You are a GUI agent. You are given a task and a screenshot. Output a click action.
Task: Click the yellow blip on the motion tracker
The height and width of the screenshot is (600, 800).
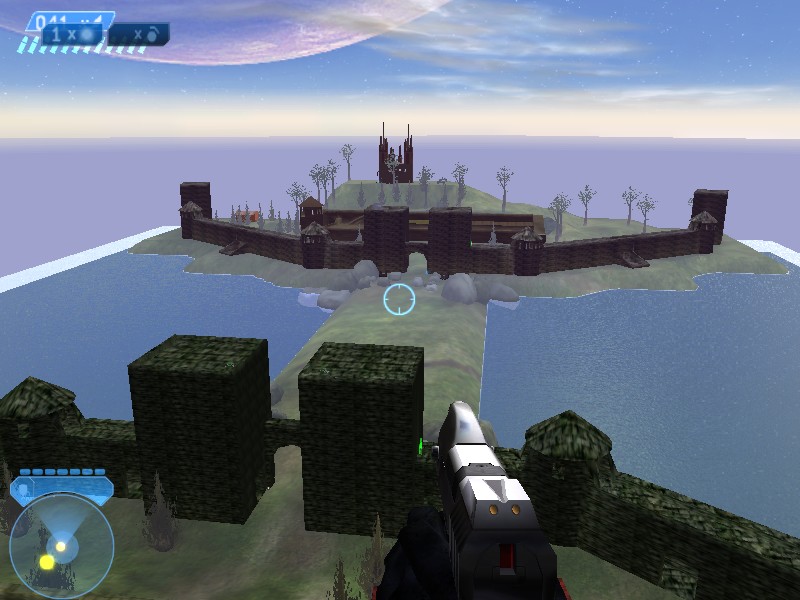coord(47,563)
